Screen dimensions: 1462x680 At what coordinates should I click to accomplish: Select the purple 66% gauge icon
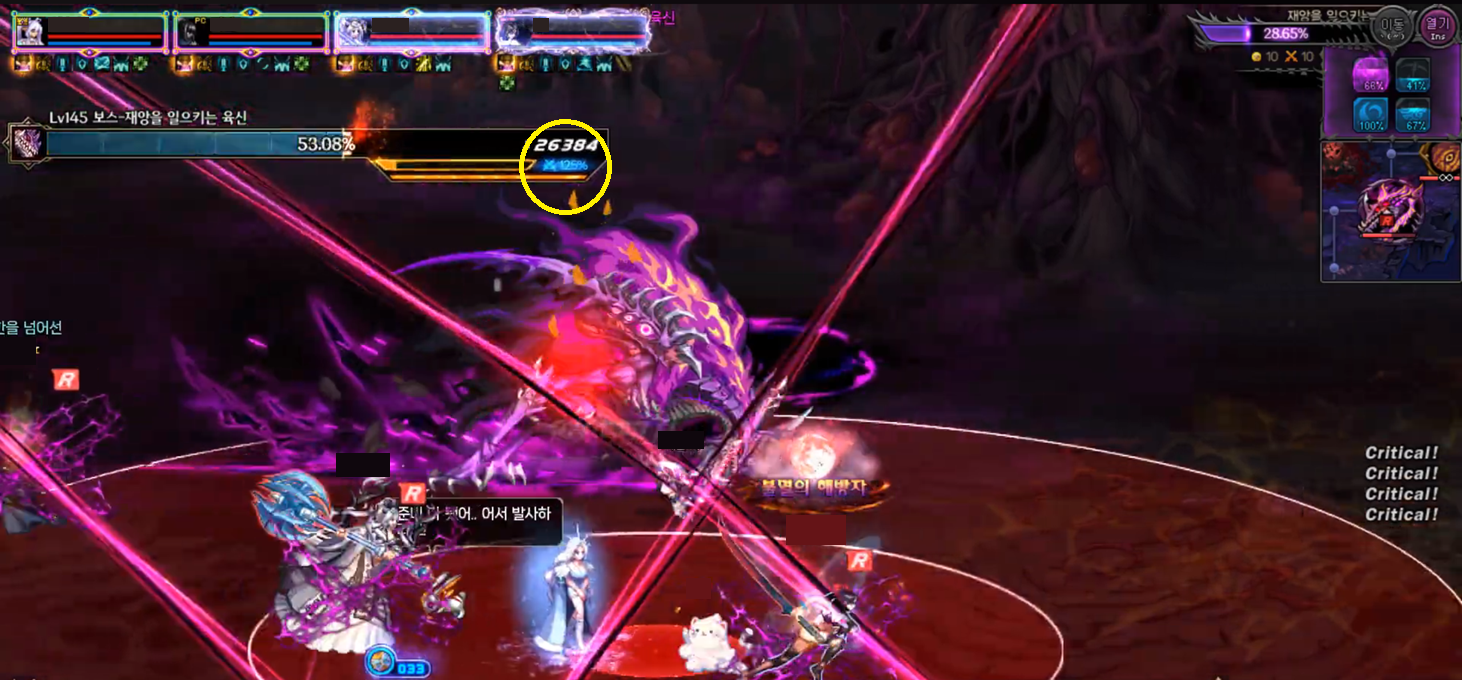[1367, 75]
